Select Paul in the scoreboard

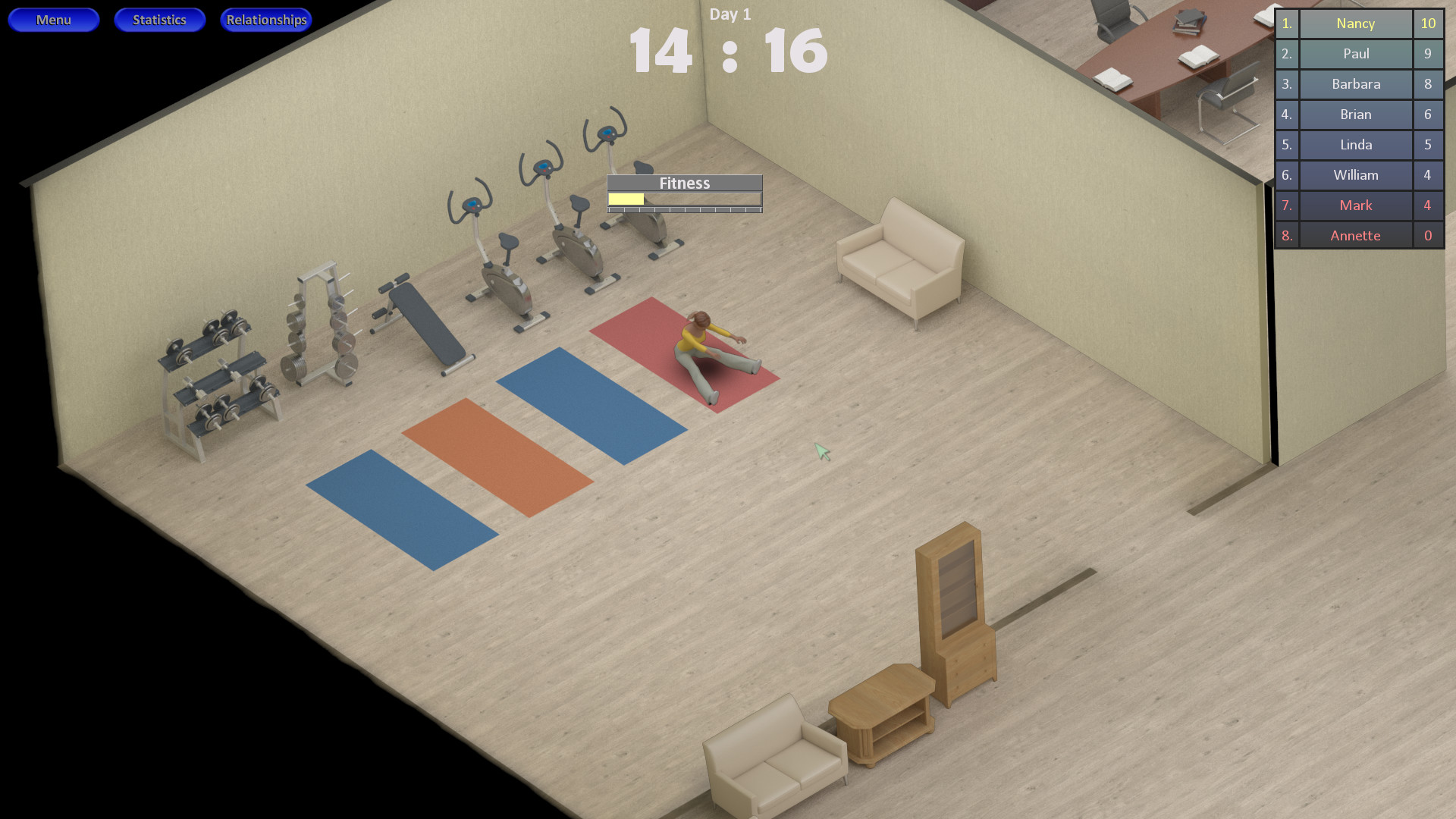(1355, 54)
